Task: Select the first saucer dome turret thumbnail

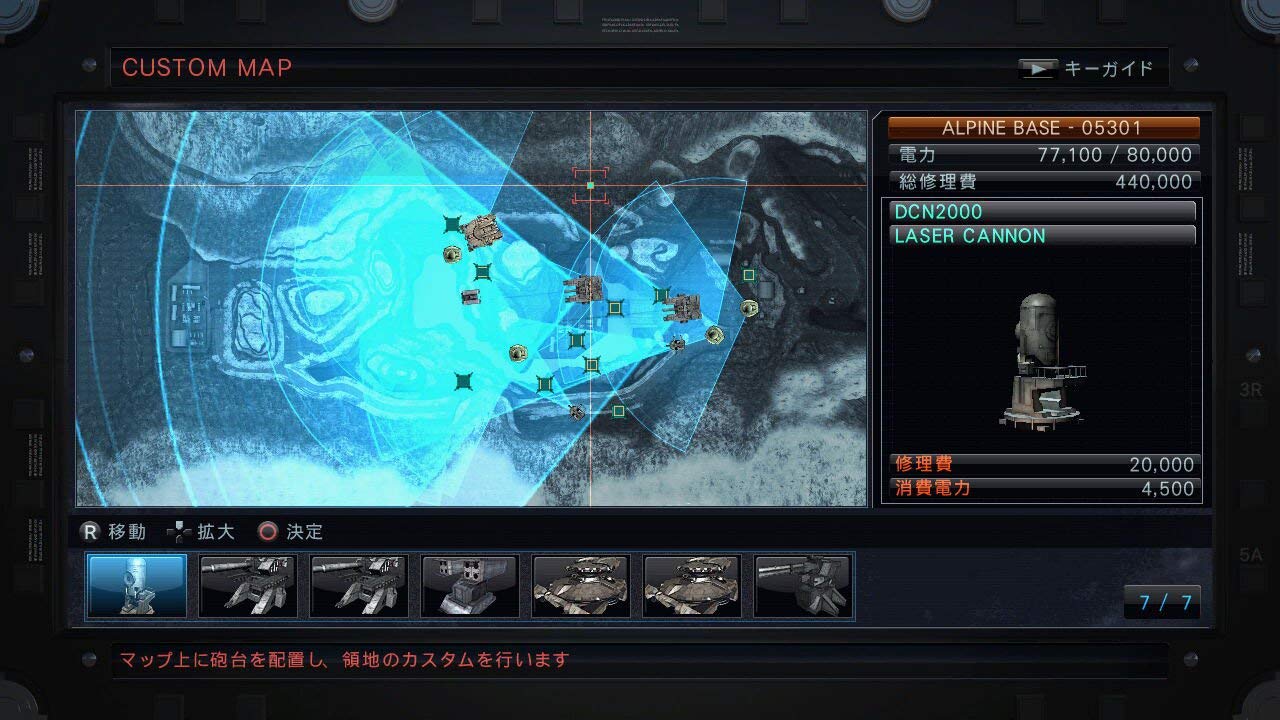Action: [x=581, y=586]
